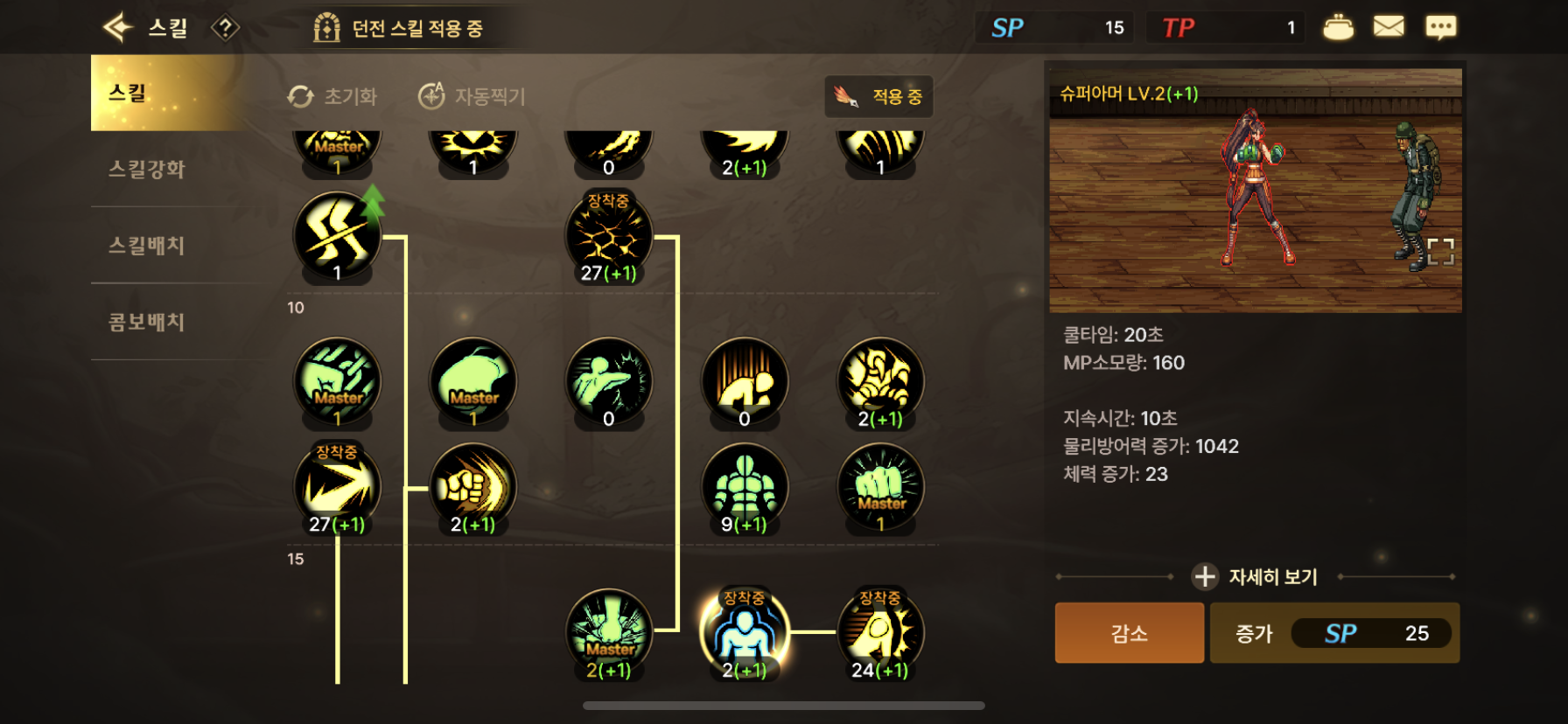
Task: Click the 초기화 reset button
Action: pyautogui.click(x=333, y=96)
